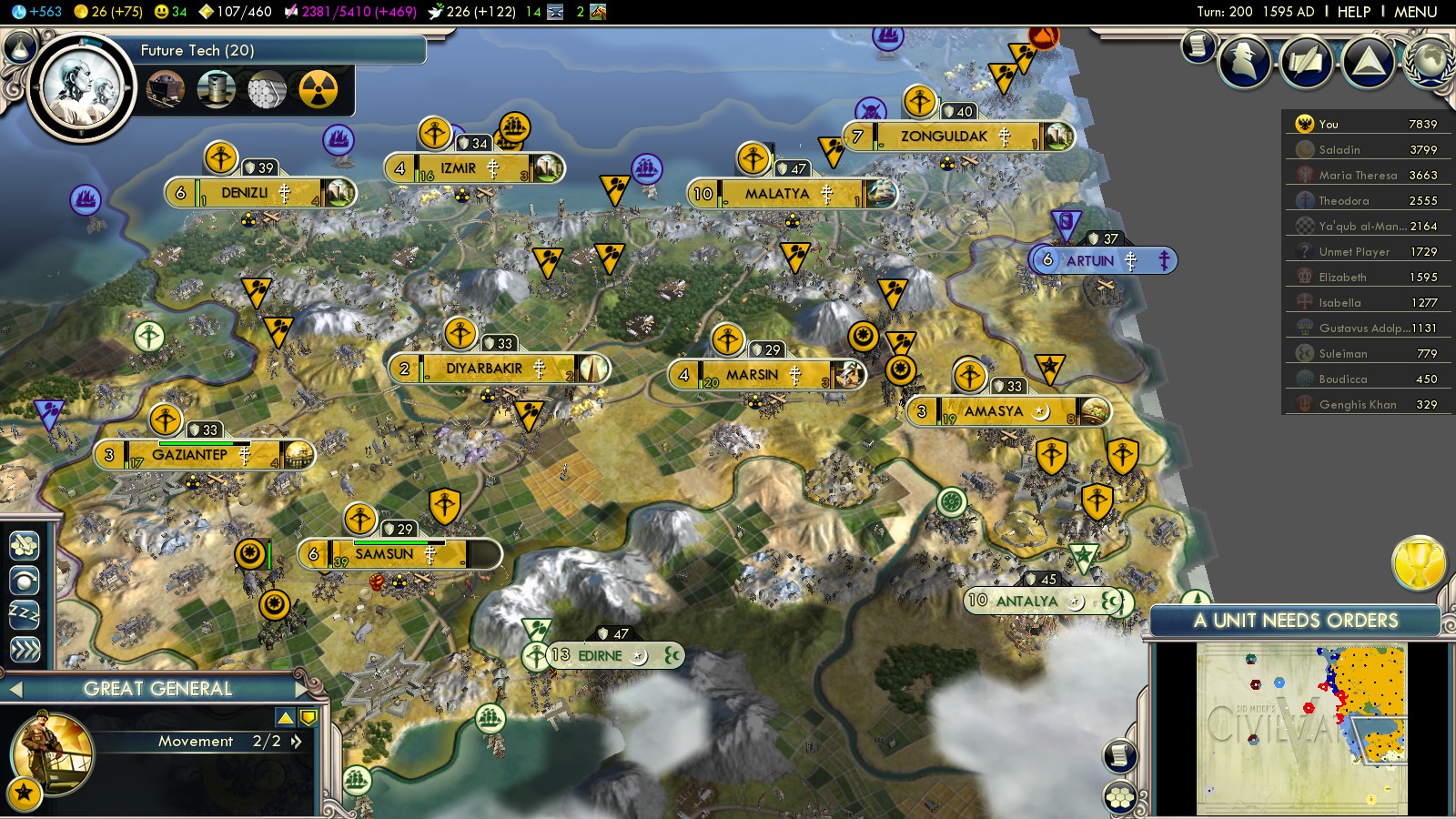Click the gold trophy victory icon
1456x819 pixels.
pyautogui.click(x=1419, y=562)
